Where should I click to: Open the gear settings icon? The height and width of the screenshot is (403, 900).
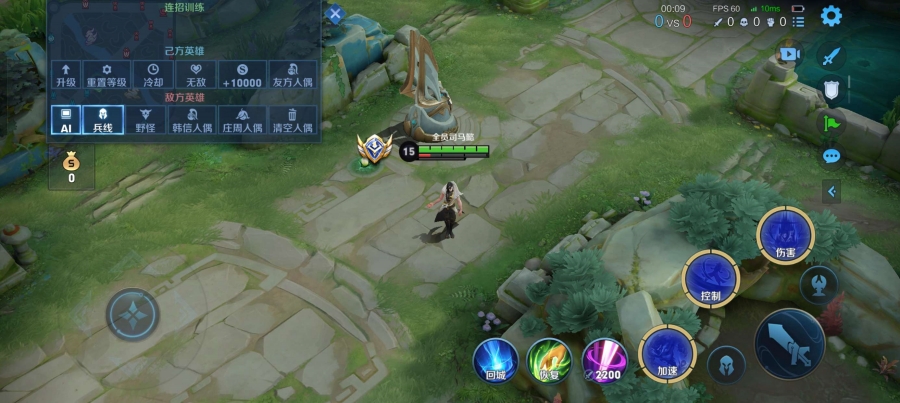pos(831,16)
